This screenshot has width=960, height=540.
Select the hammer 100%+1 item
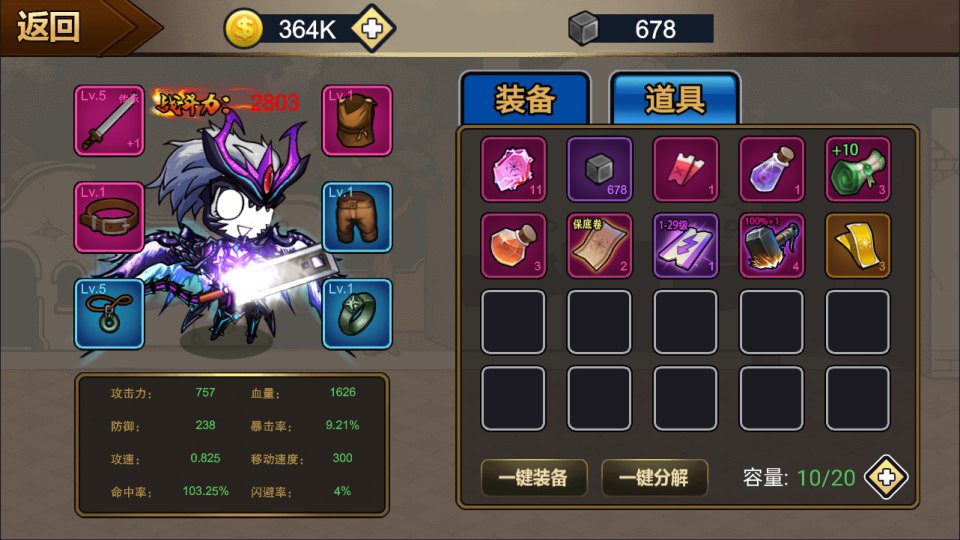click(772, 245)
